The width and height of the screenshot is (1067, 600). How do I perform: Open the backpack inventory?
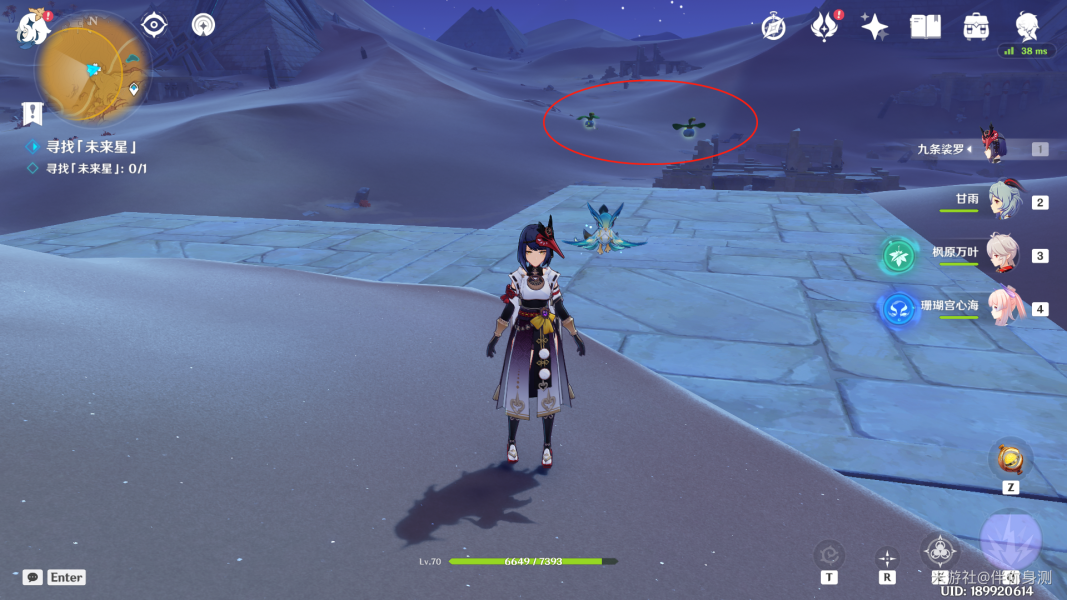[976, 27]
